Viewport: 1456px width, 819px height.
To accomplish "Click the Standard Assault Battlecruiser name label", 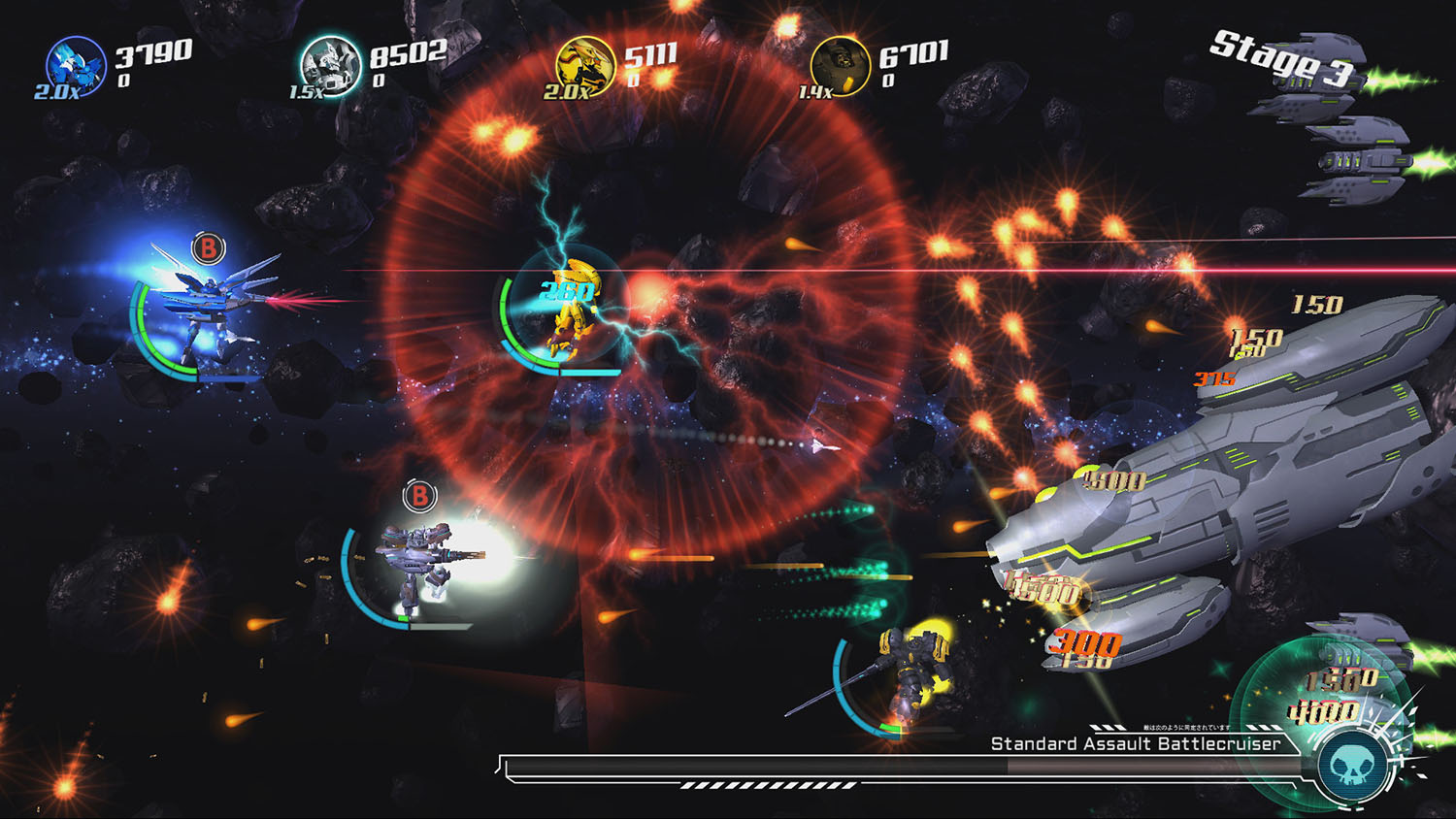I will click(1135, 745).
